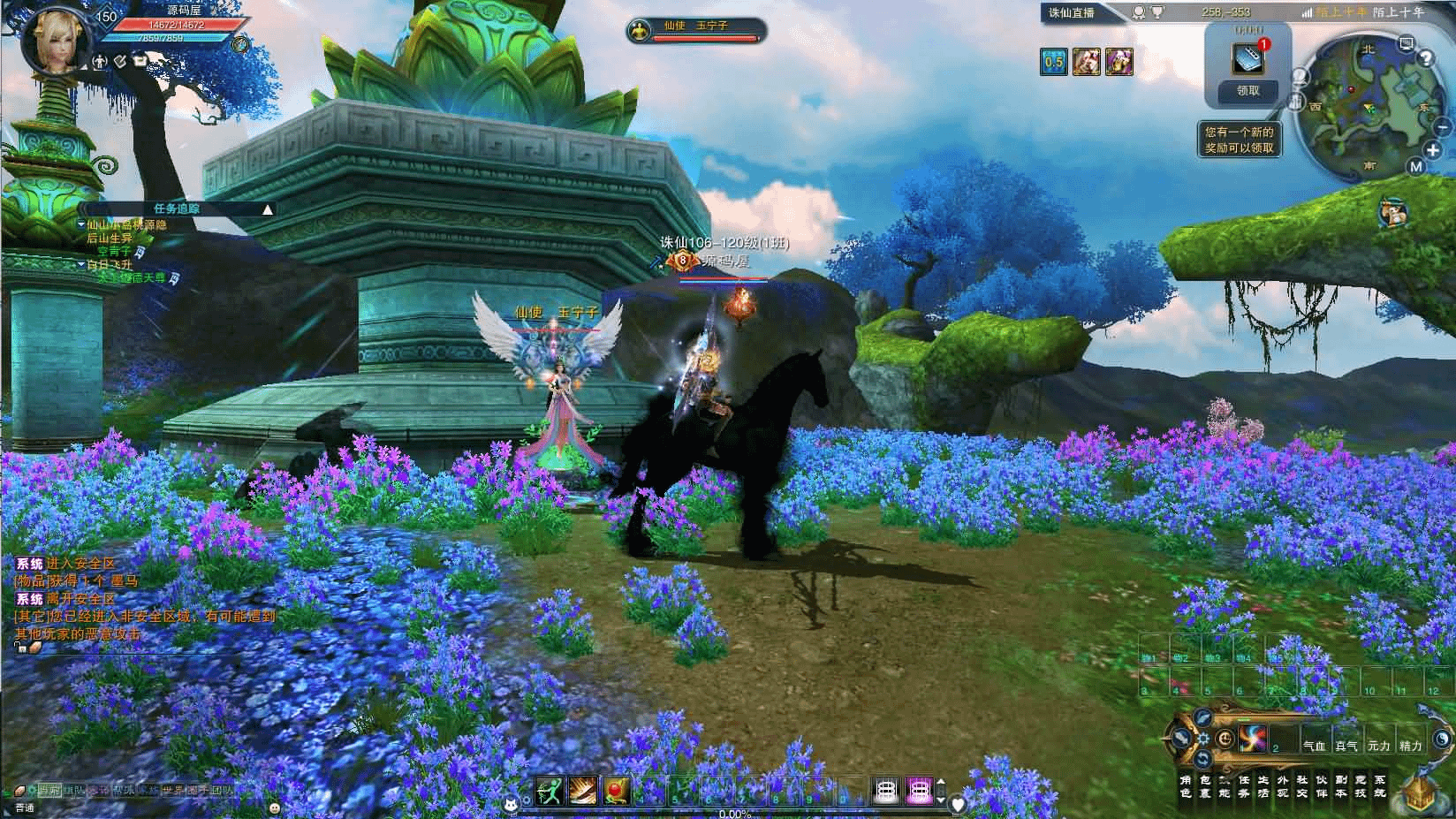The image size is (1456, 819).
Task: Zoom in the minimap with the plus button
Action: (1433, 150)
